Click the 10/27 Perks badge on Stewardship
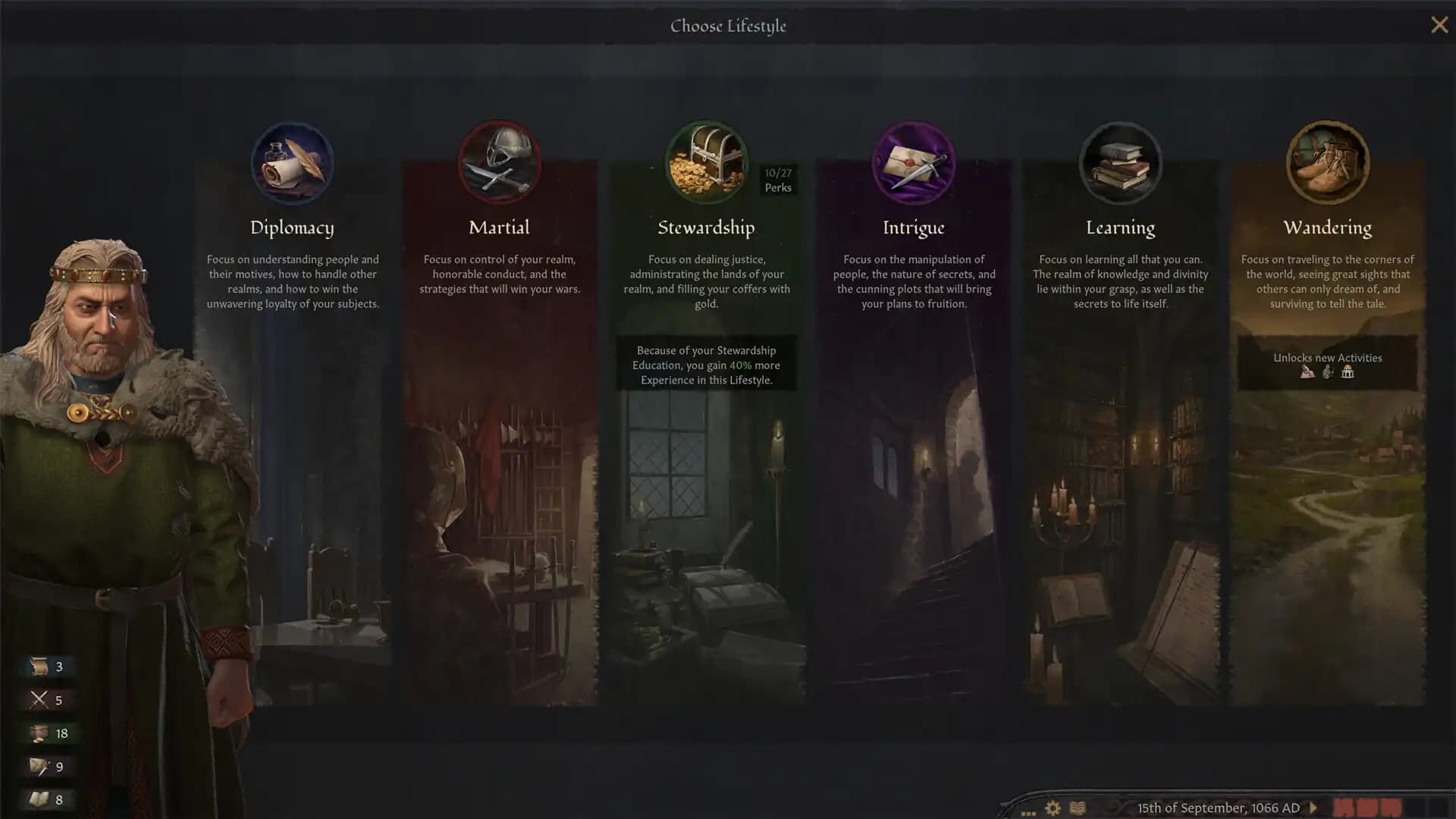 point(779,180)
